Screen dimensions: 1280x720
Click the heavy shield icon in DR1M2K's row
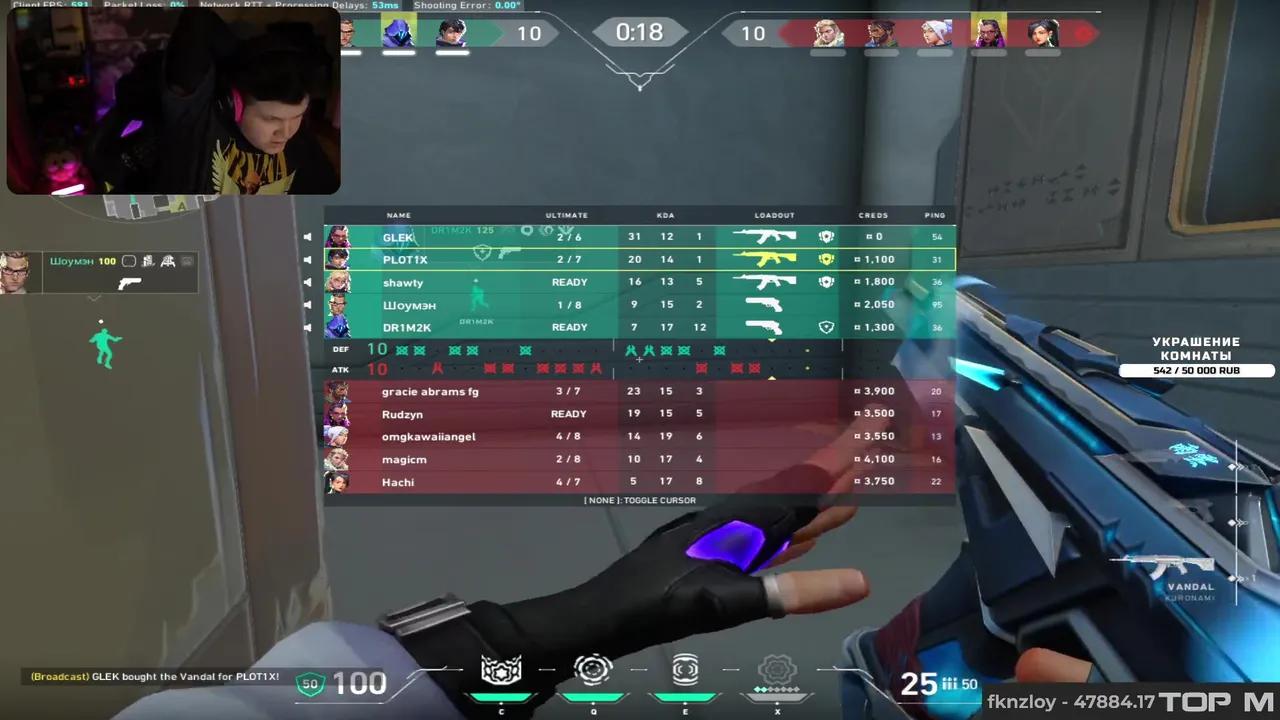(826, 327)
